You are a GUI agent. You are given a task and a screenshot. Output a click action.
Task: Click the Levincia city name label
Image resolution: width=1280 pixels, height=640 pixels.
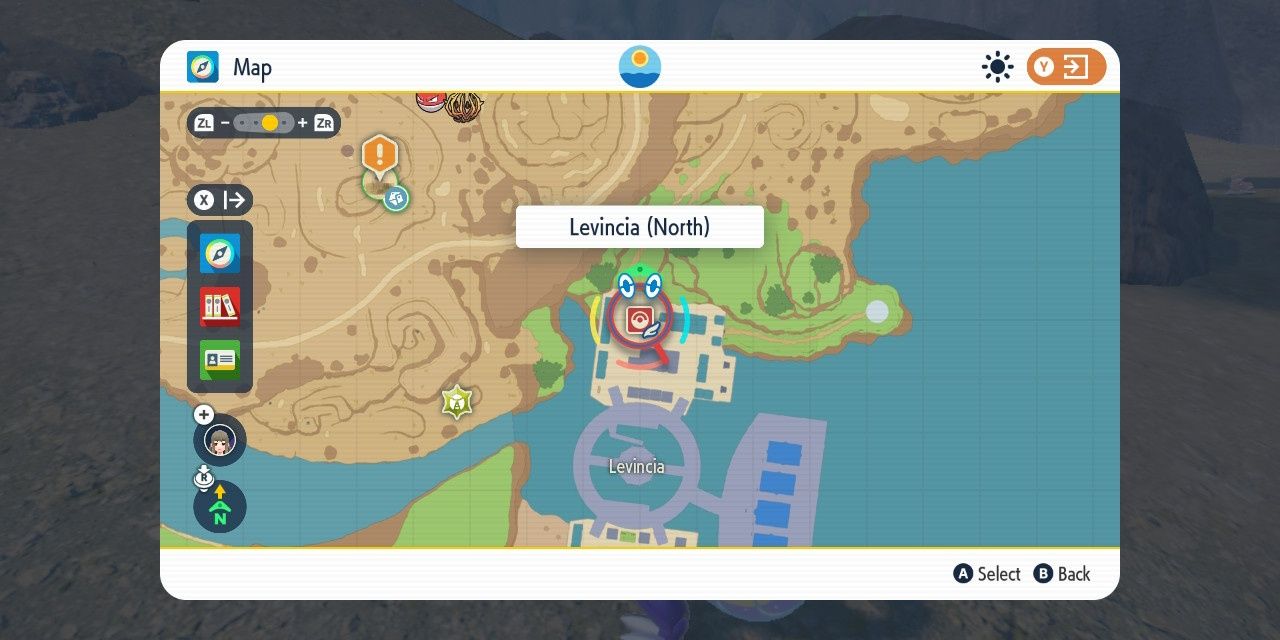pyautogui.click(x=636, y=467)
